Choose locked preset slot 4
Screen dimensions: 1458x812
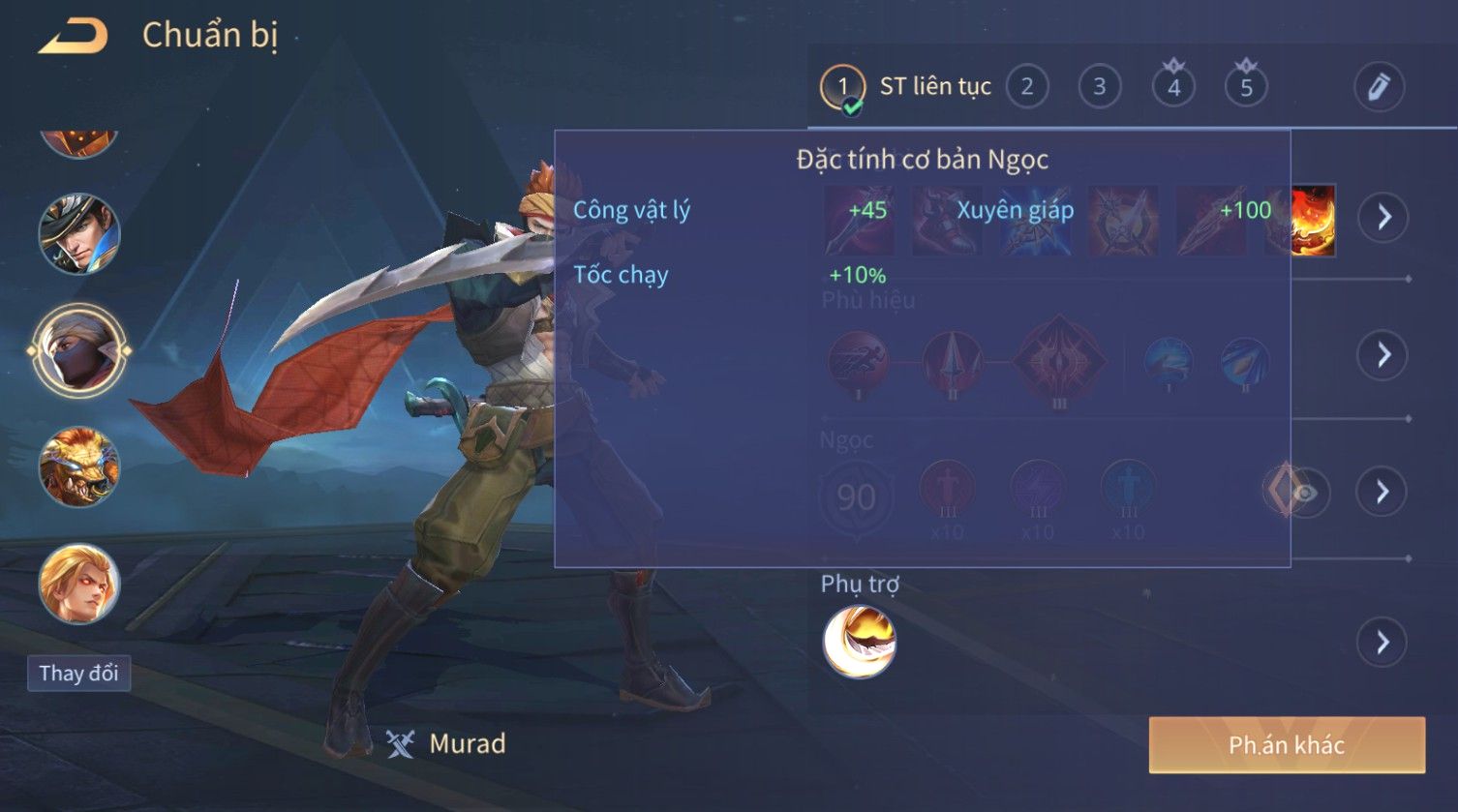pyautogui.click(x=1173, y=87)
